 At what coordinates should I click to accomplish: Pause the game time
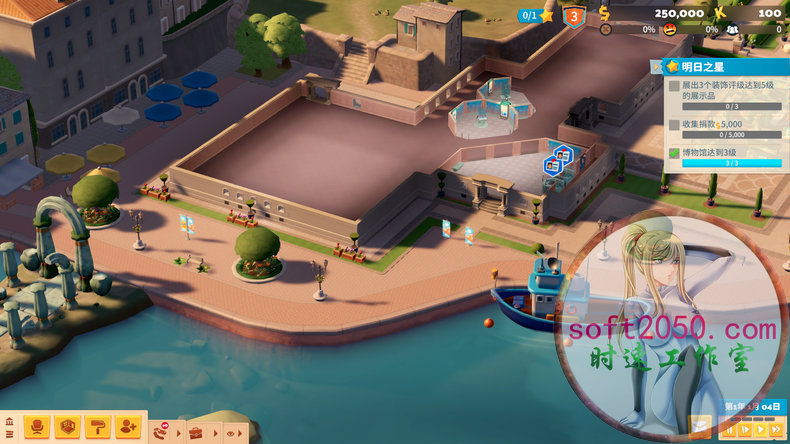[731, 430]
